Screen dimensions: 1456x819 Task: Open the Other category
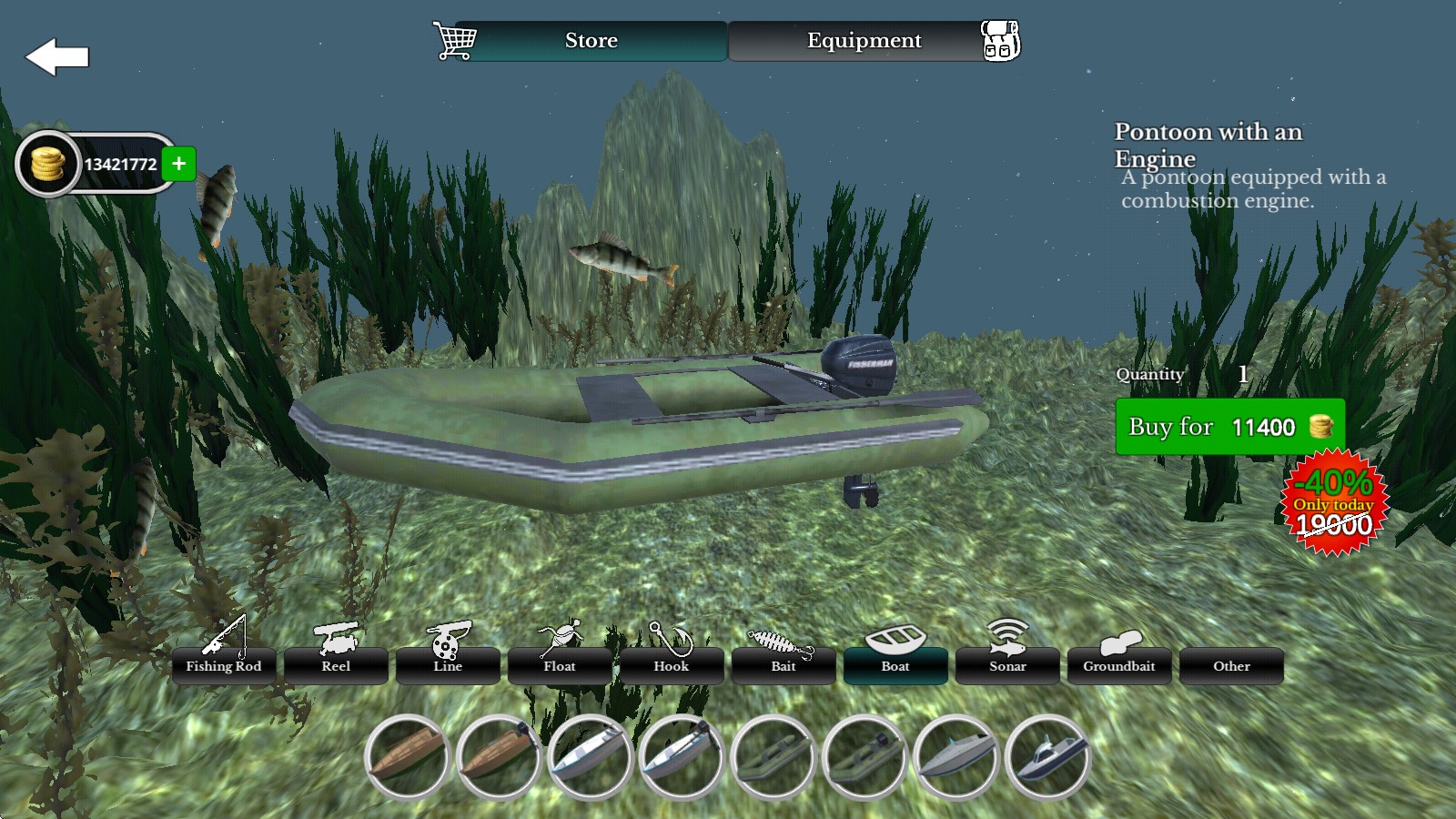[x=1231, y=665]
